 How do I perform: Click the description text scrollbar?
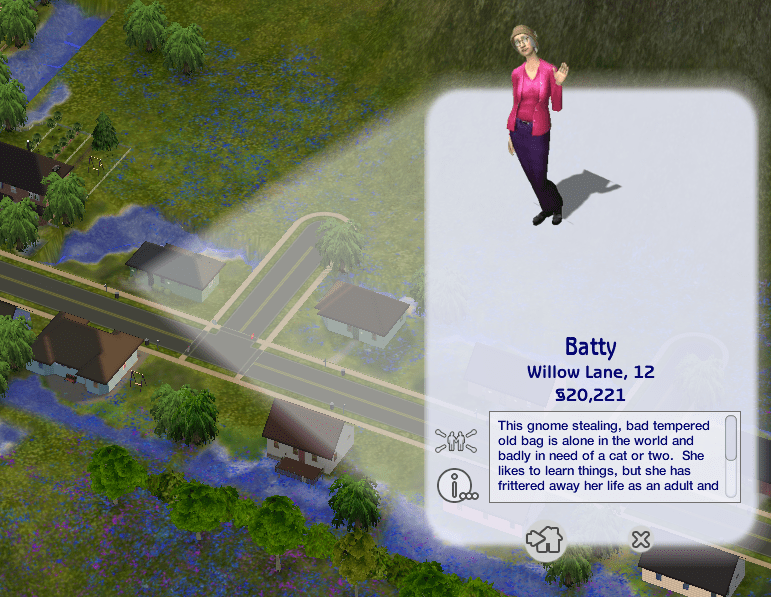731,440
